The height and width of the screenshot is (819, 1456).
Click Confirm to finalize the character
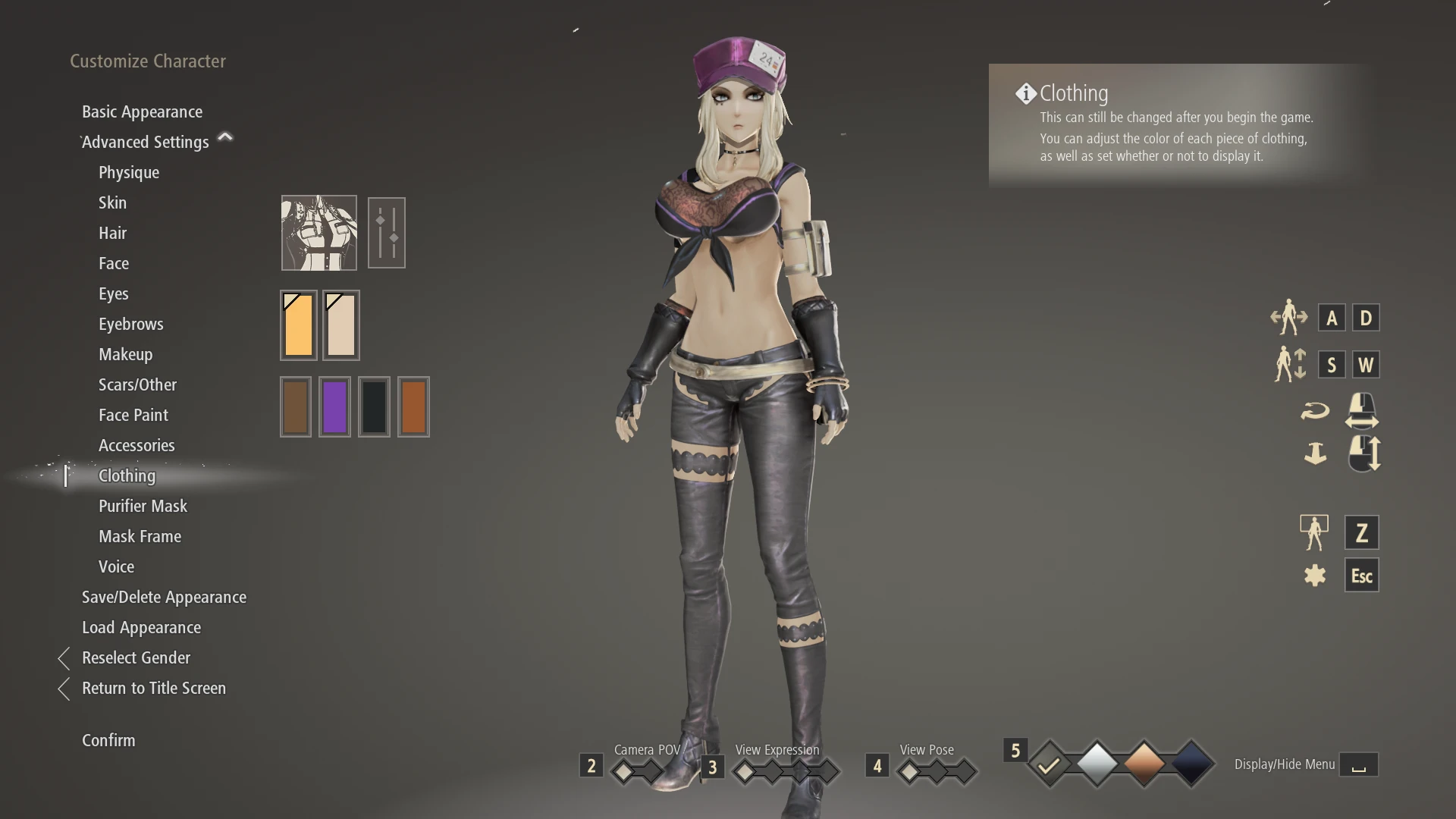pos(108,740)
